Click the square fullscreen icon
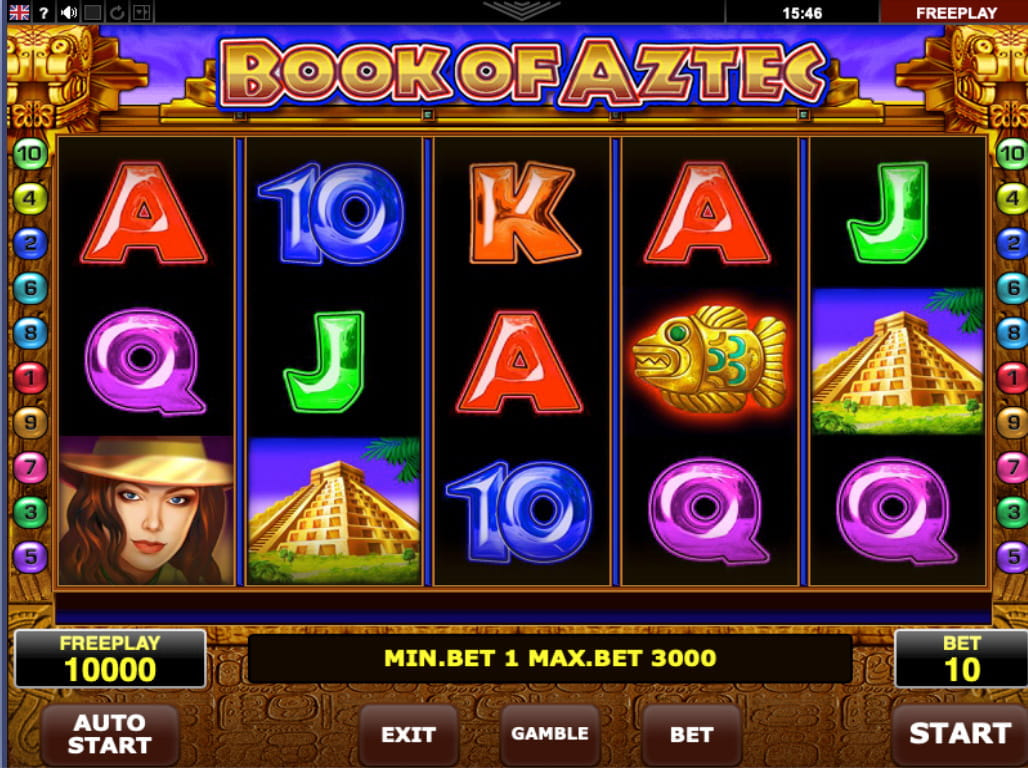 93,13
